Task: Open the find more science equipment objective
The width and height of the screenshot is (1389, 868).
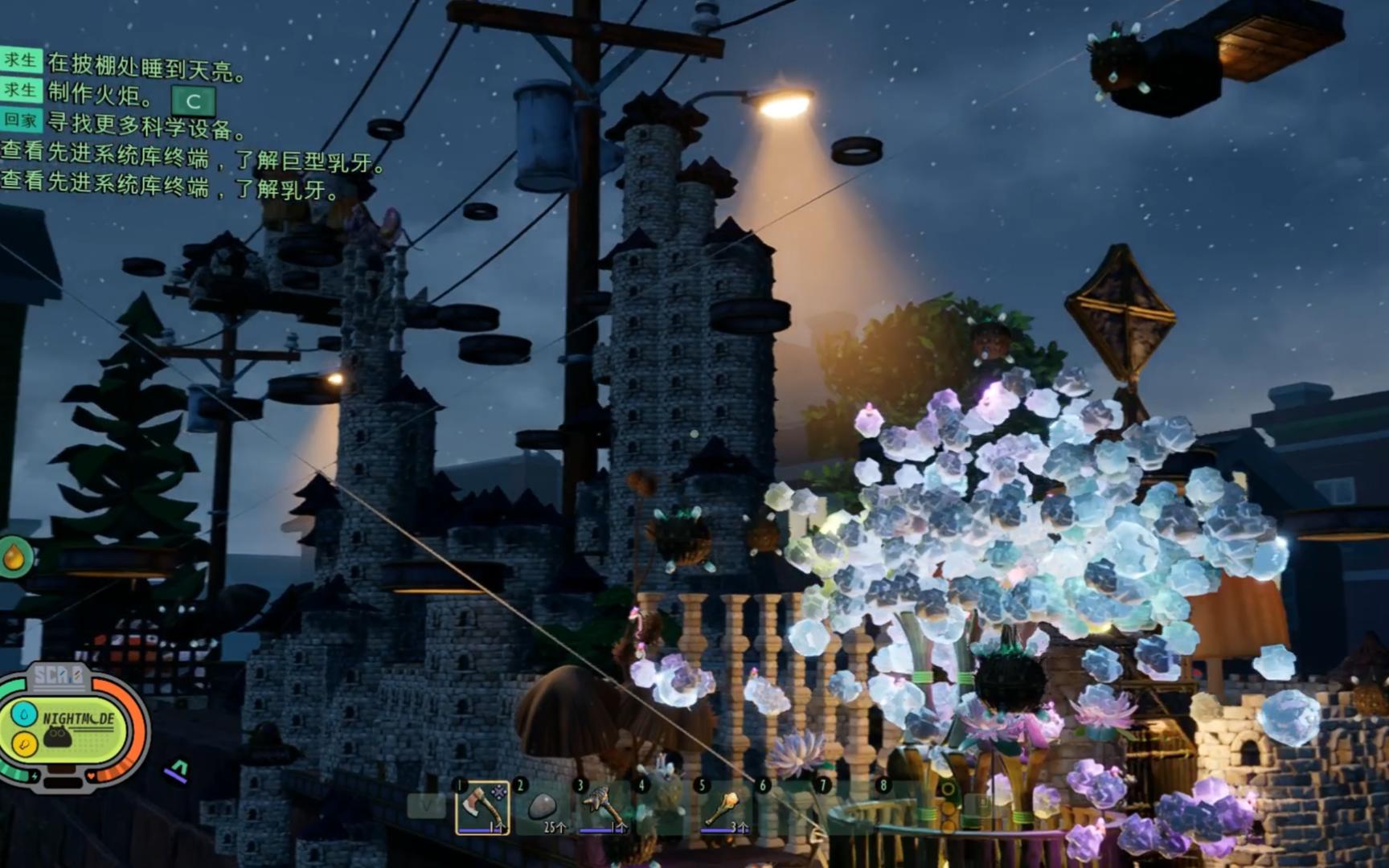Action: coord(145,125)
